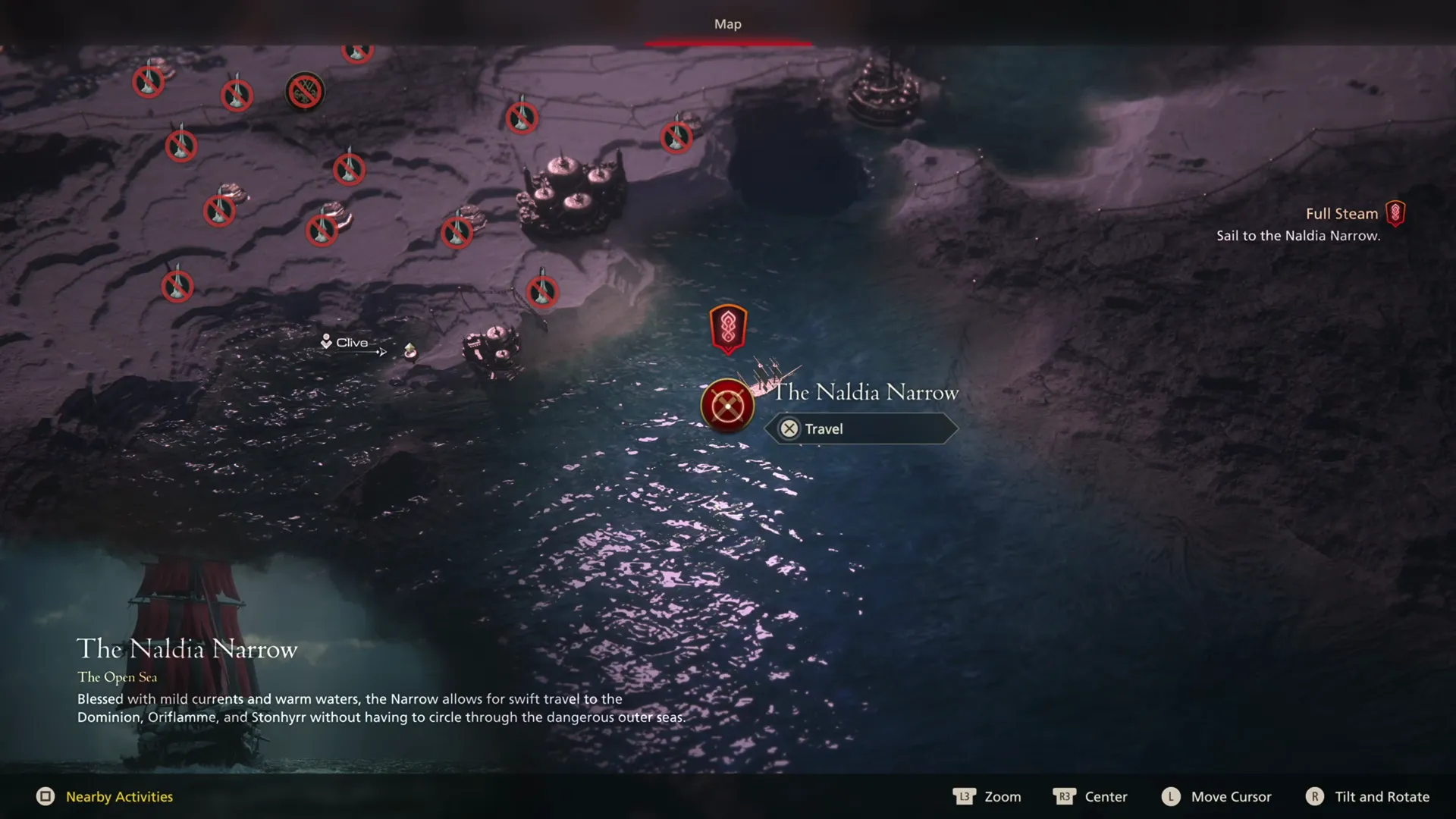Click the Move Cursor stick icon
1456x819 pixels.
1171,797
